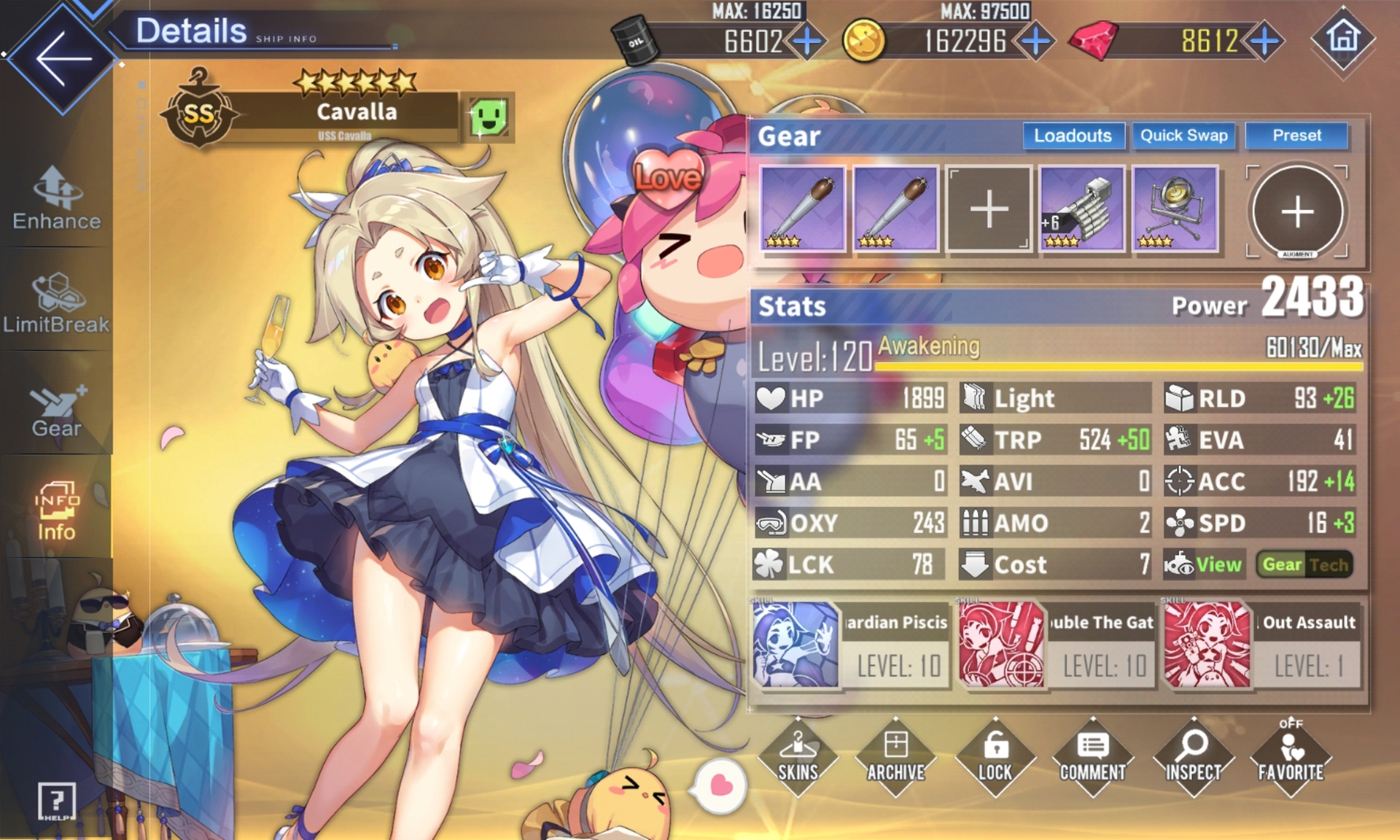The image size is (1400, 840).
Task: Buy more gems with the plus button
Action: pos(1265,41)
